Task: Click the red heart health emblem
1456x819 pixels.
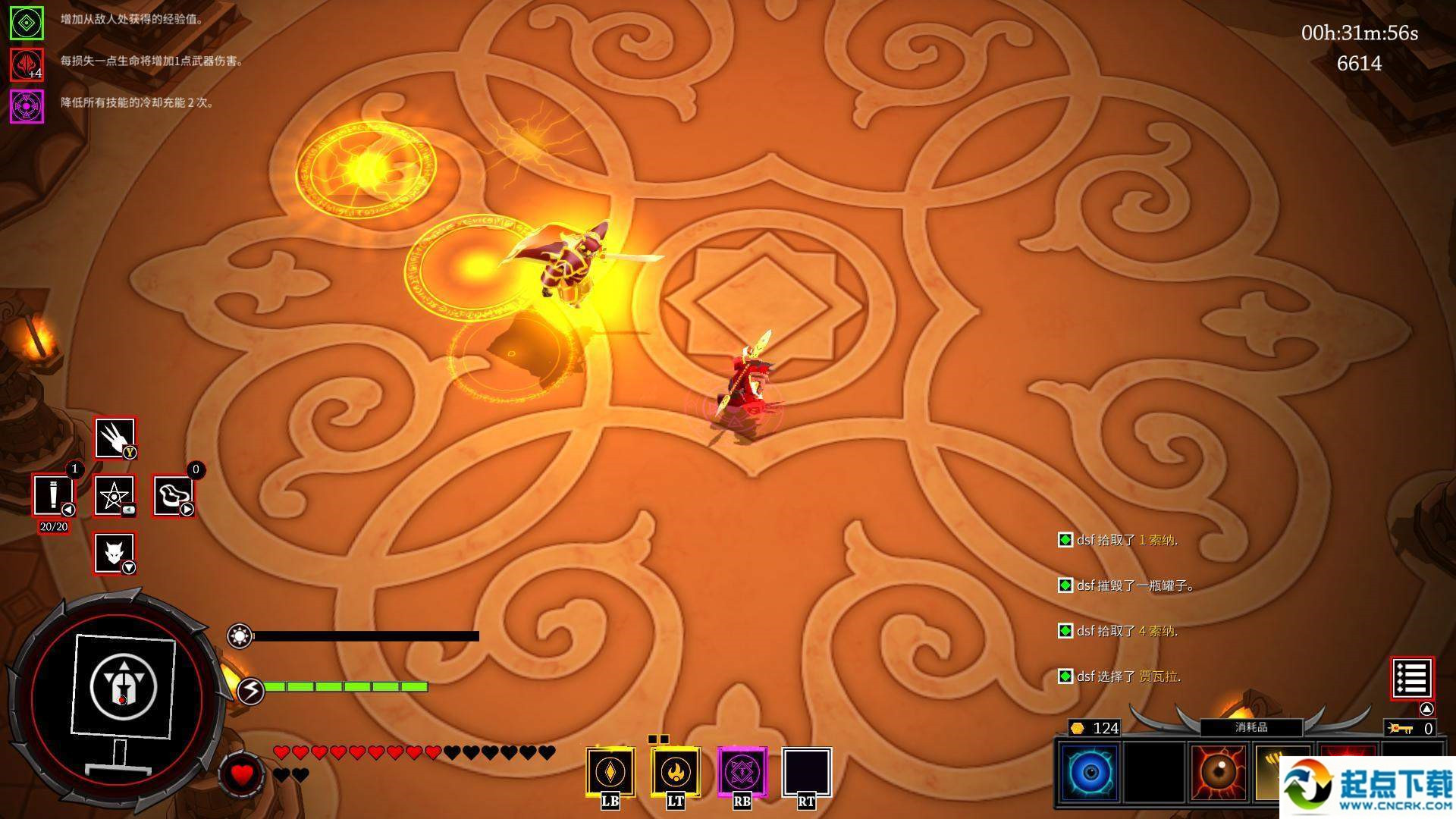Action: coord(241,774)
